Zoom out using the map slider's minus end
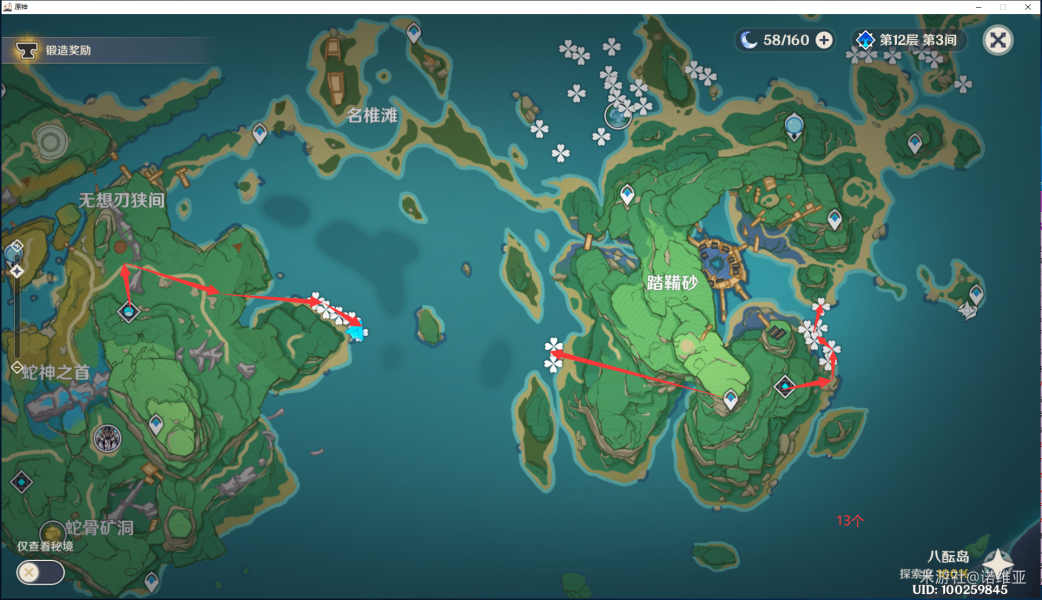This screenshot has width=1042, height=600. [15, 368]
